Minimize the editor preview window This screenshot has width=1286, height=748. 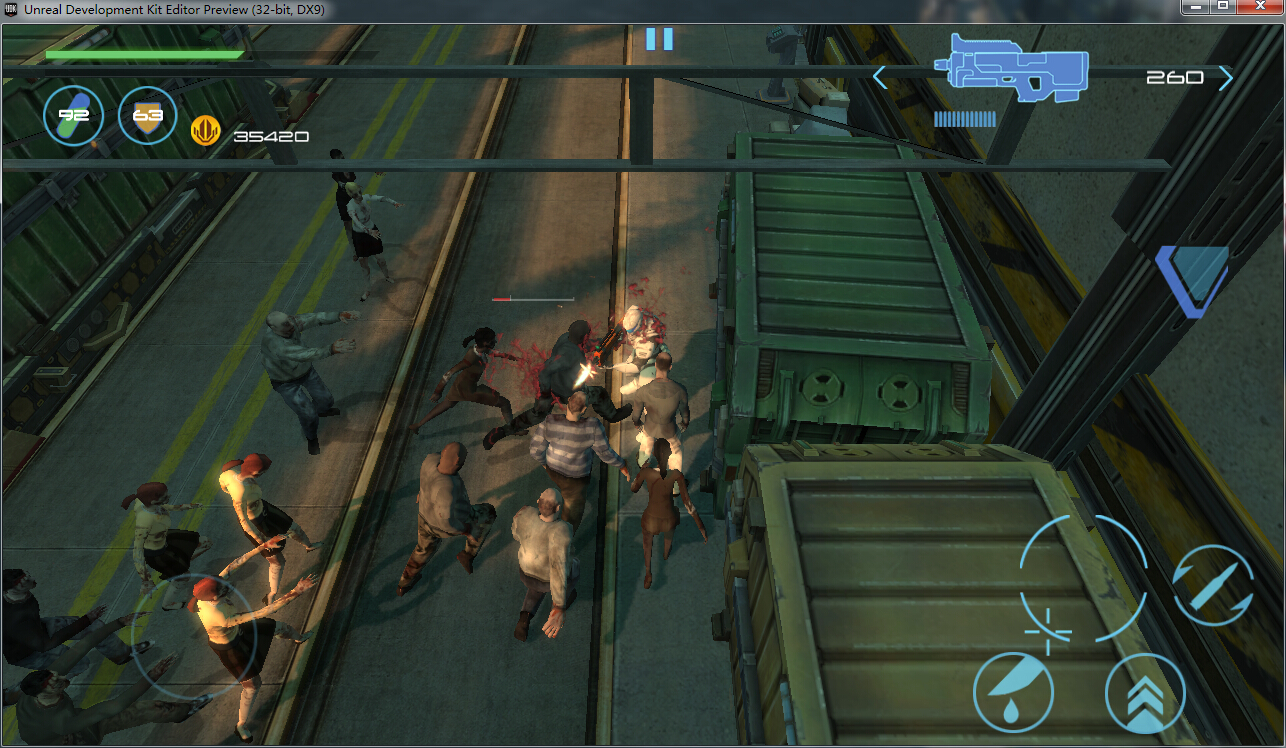click(x=1195, y=7)
